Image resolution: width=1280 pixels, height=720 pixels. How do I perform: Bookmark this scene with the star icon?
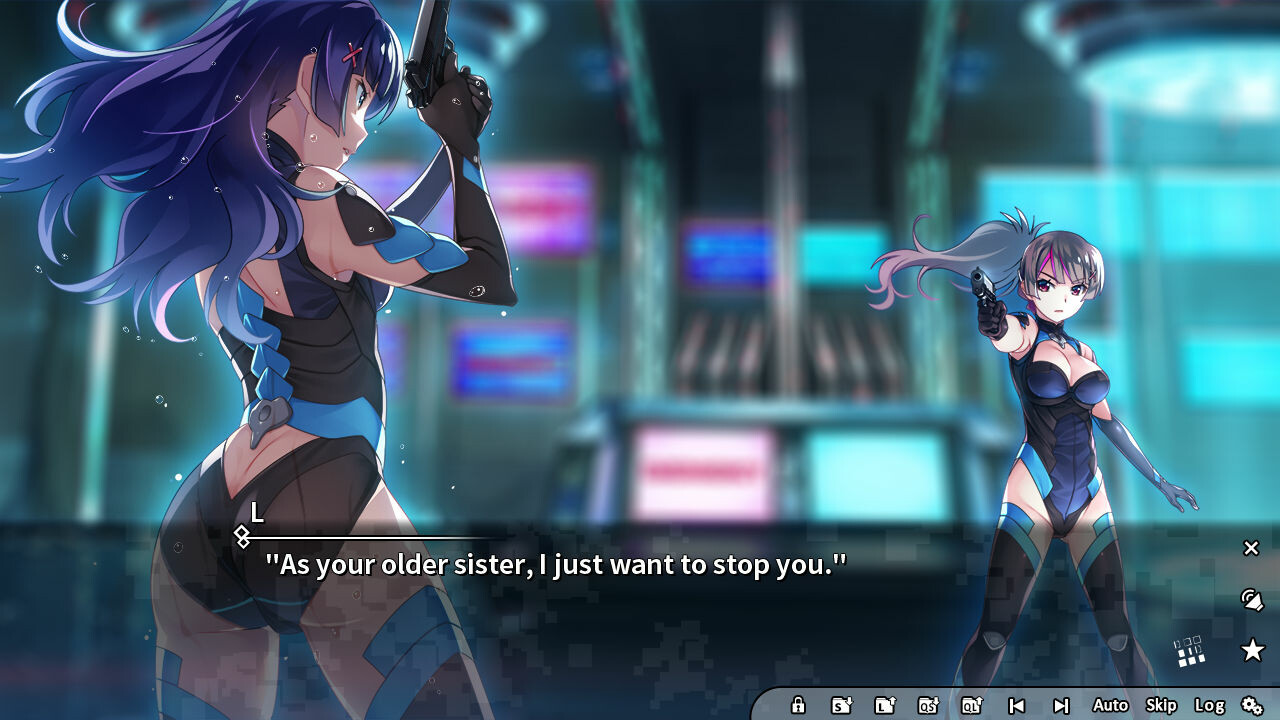tap(1252, 650)
